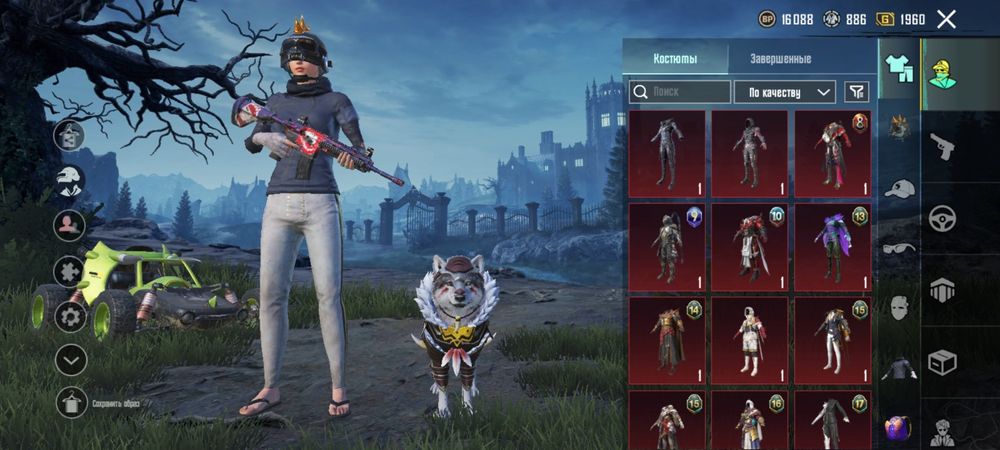Switch to the Костюмы tab
The image size is (1000, 450).
click(x=675, y=59)
